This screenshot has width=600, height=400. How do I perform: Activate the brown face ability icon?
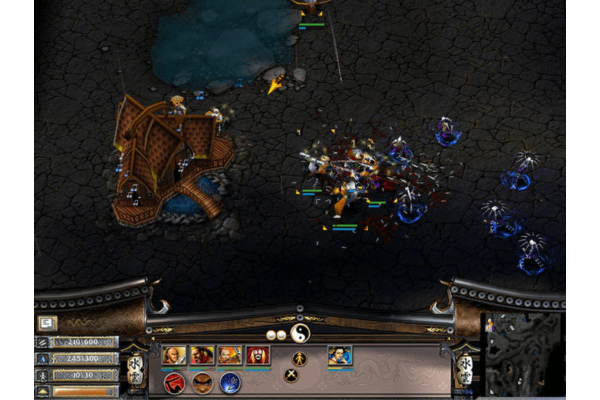[202, 382]
